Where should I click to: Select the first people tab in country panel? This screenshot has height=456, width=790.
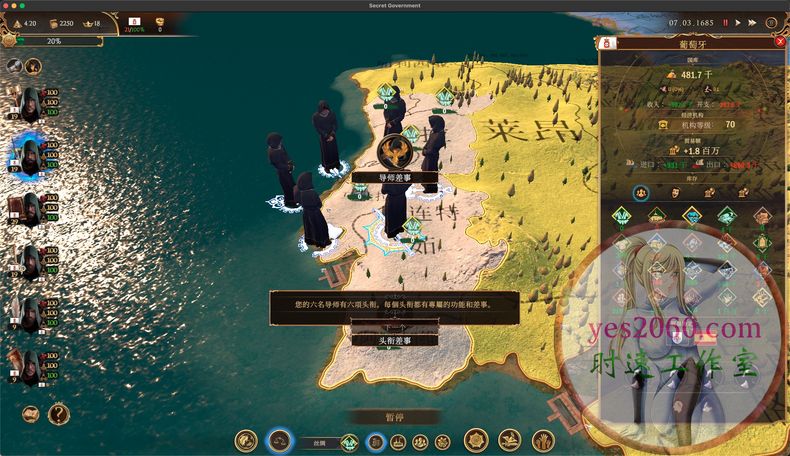[x=642, y=192]
